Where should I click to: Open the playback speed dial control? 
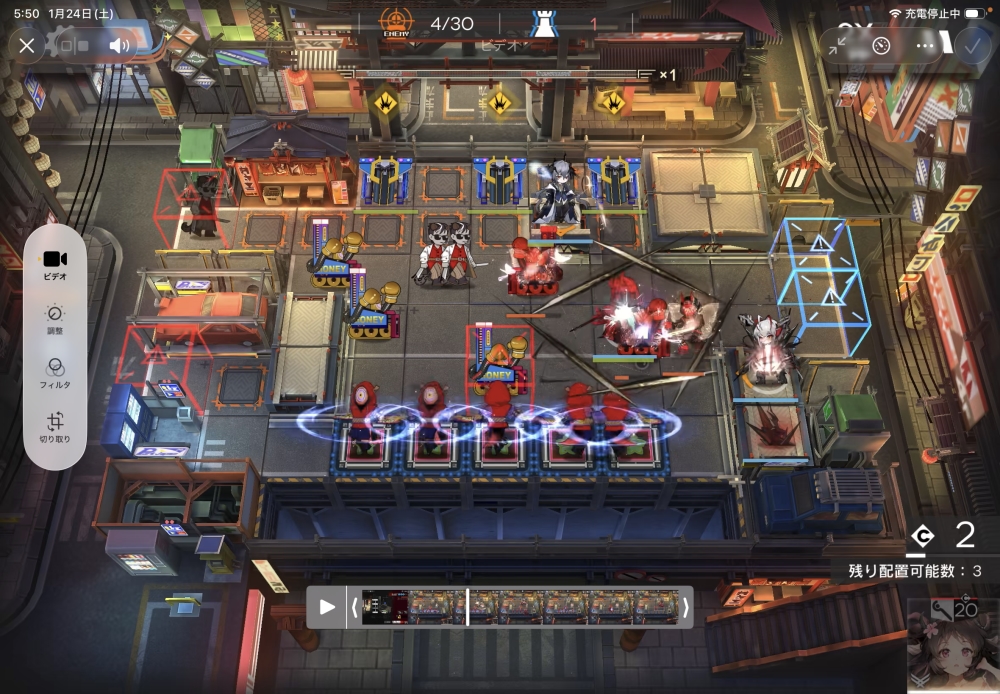coord(880,45)
